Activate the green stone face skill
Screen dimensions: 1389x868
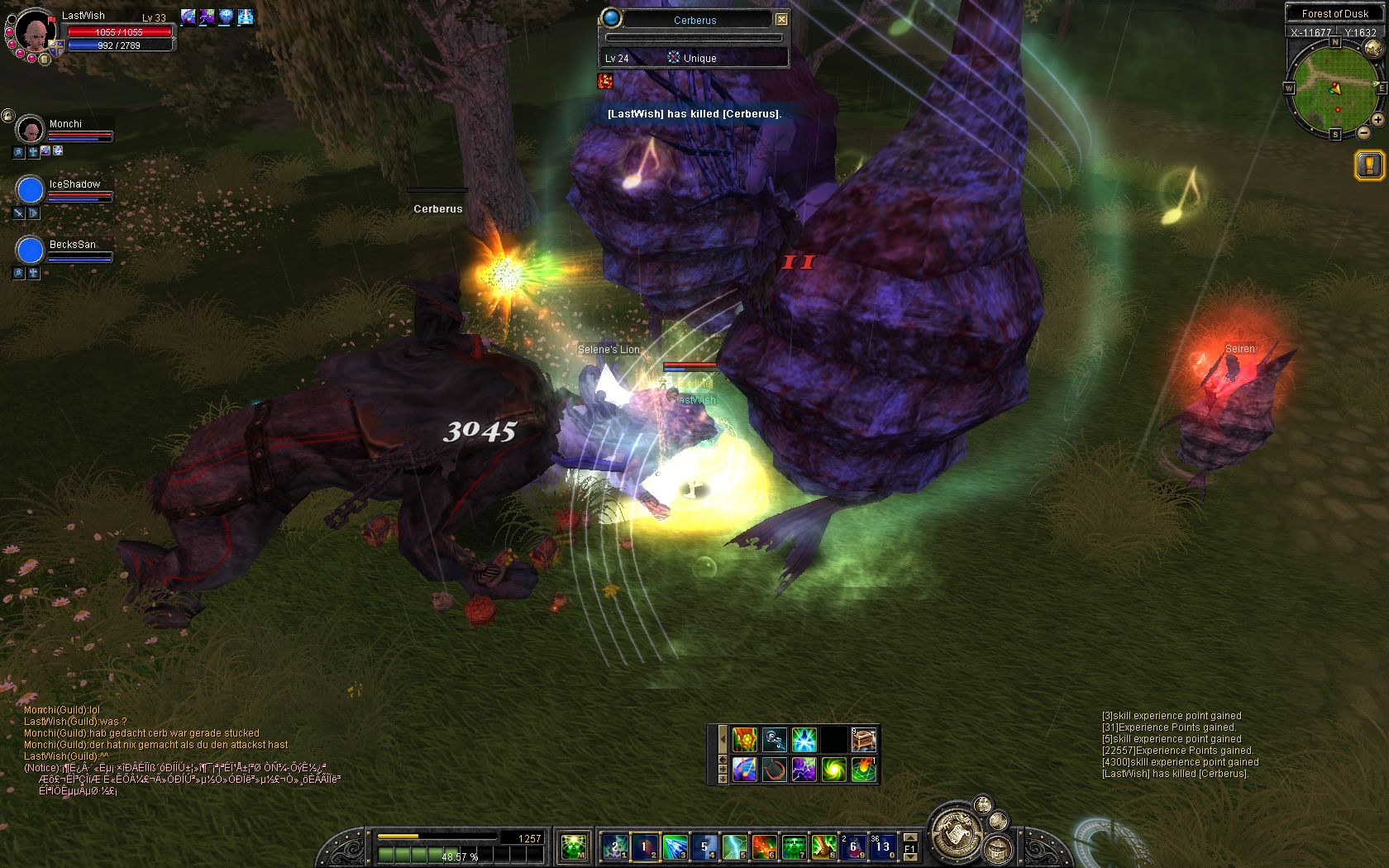click(793, 847)
